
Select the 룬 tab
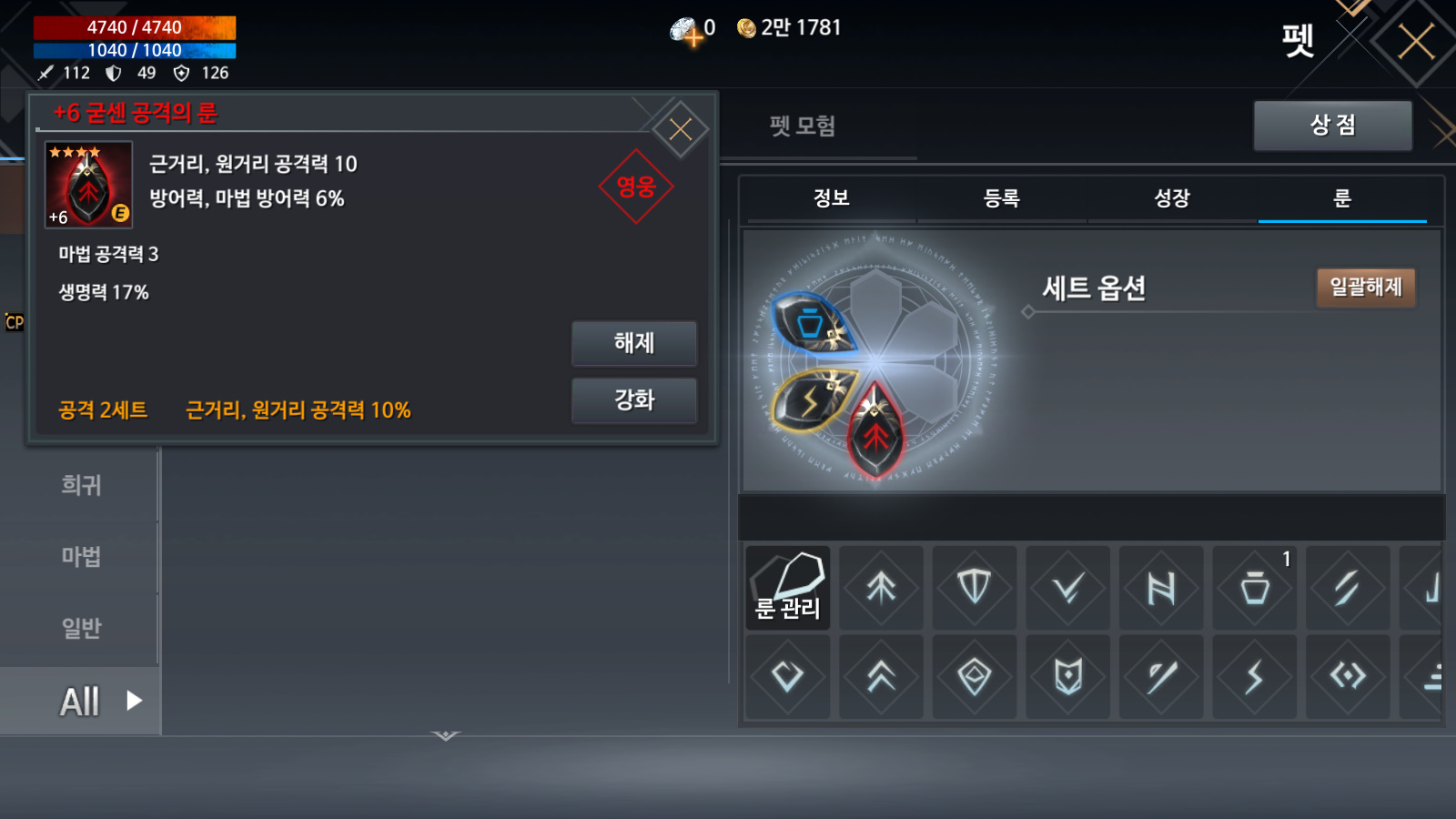(x=1342, y=198)
